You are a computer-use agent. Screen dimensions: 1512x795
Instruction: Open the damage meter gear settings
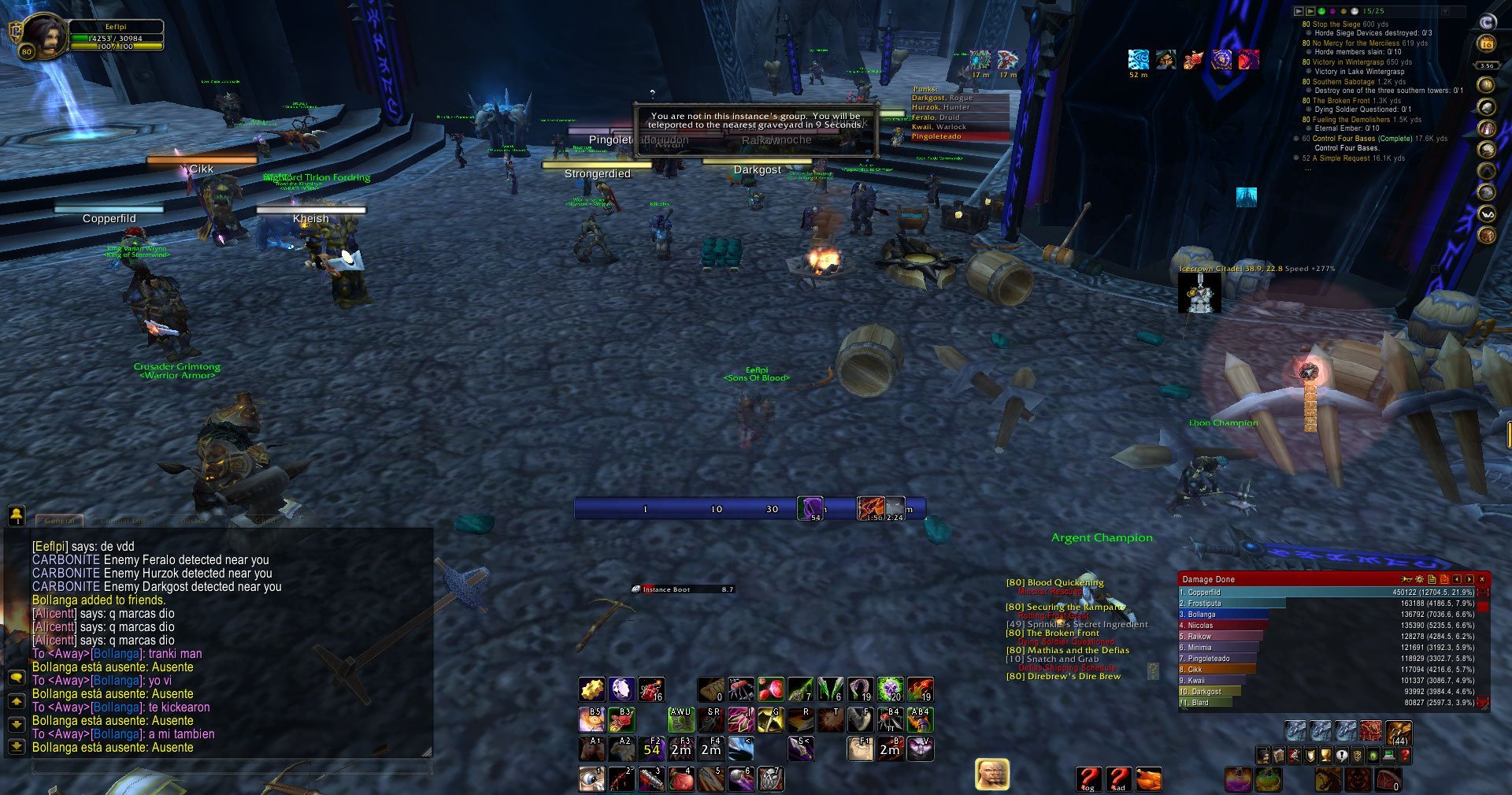coord(1419,579)
